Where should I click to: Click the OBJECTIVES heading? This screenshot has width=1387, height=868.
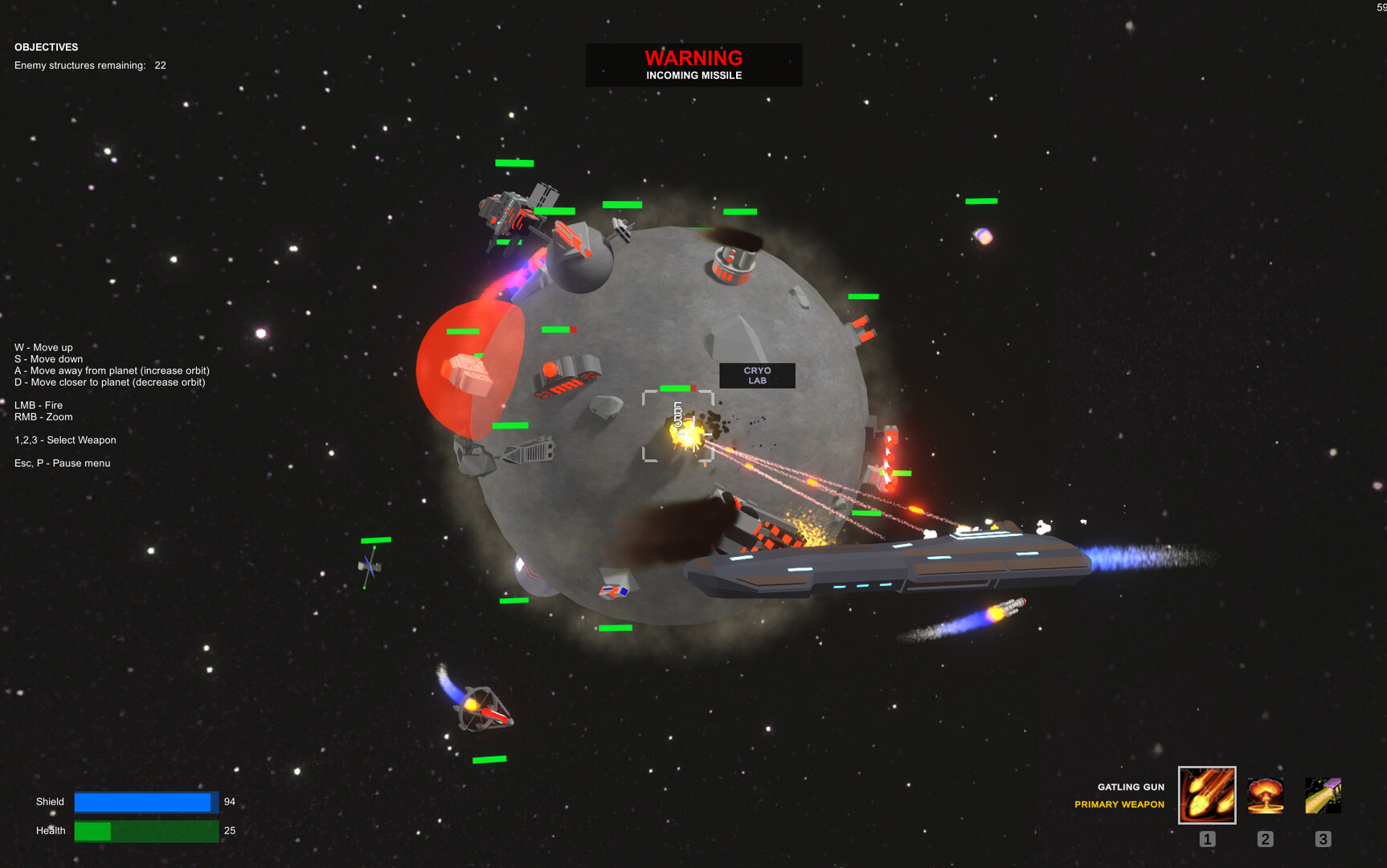click(x=46, y=47)
